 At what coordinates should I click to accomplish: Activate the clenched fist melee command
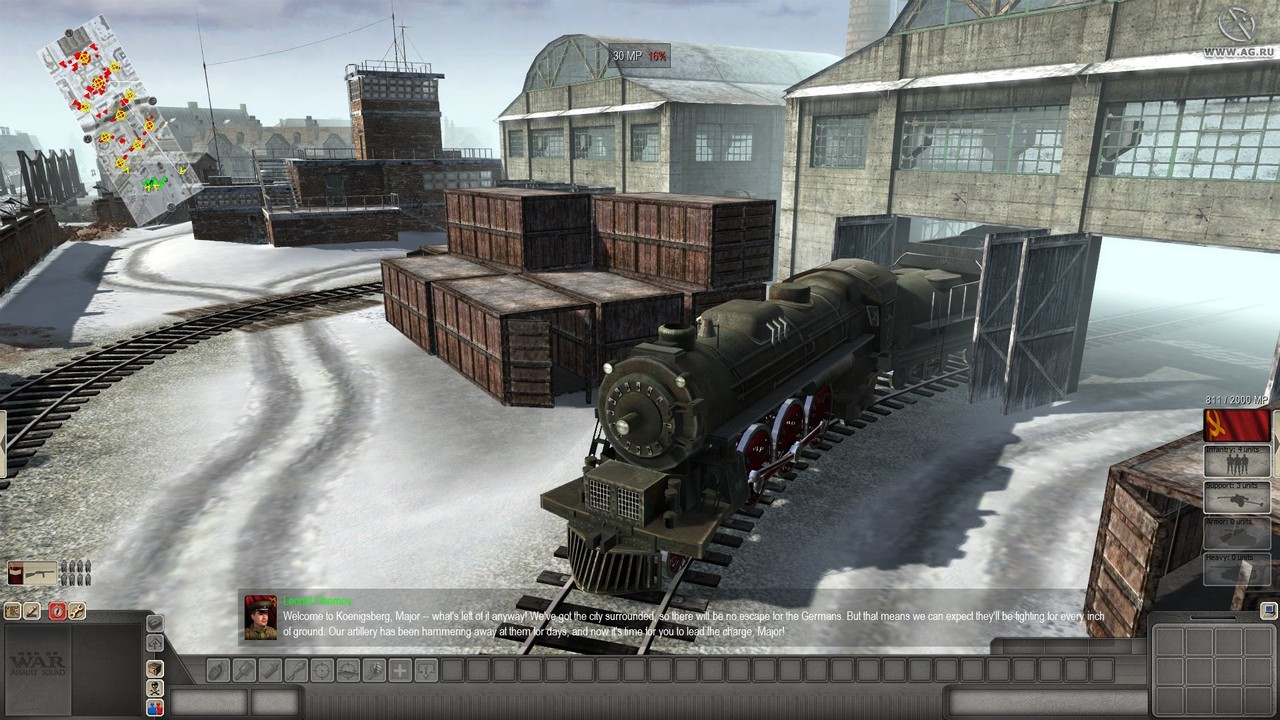pos(373,670)
